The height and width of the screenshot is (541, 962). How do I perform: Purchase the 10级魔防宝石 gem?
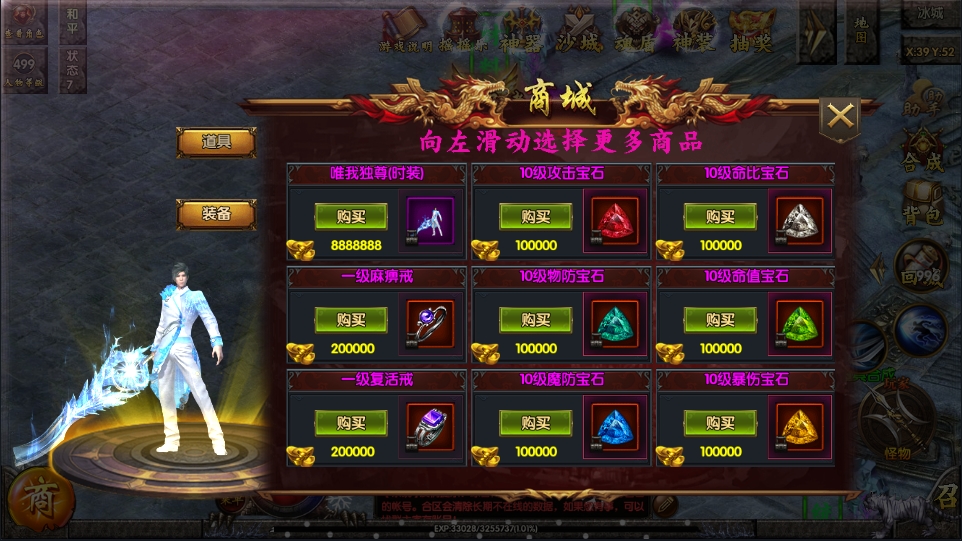tap(535, 422)
